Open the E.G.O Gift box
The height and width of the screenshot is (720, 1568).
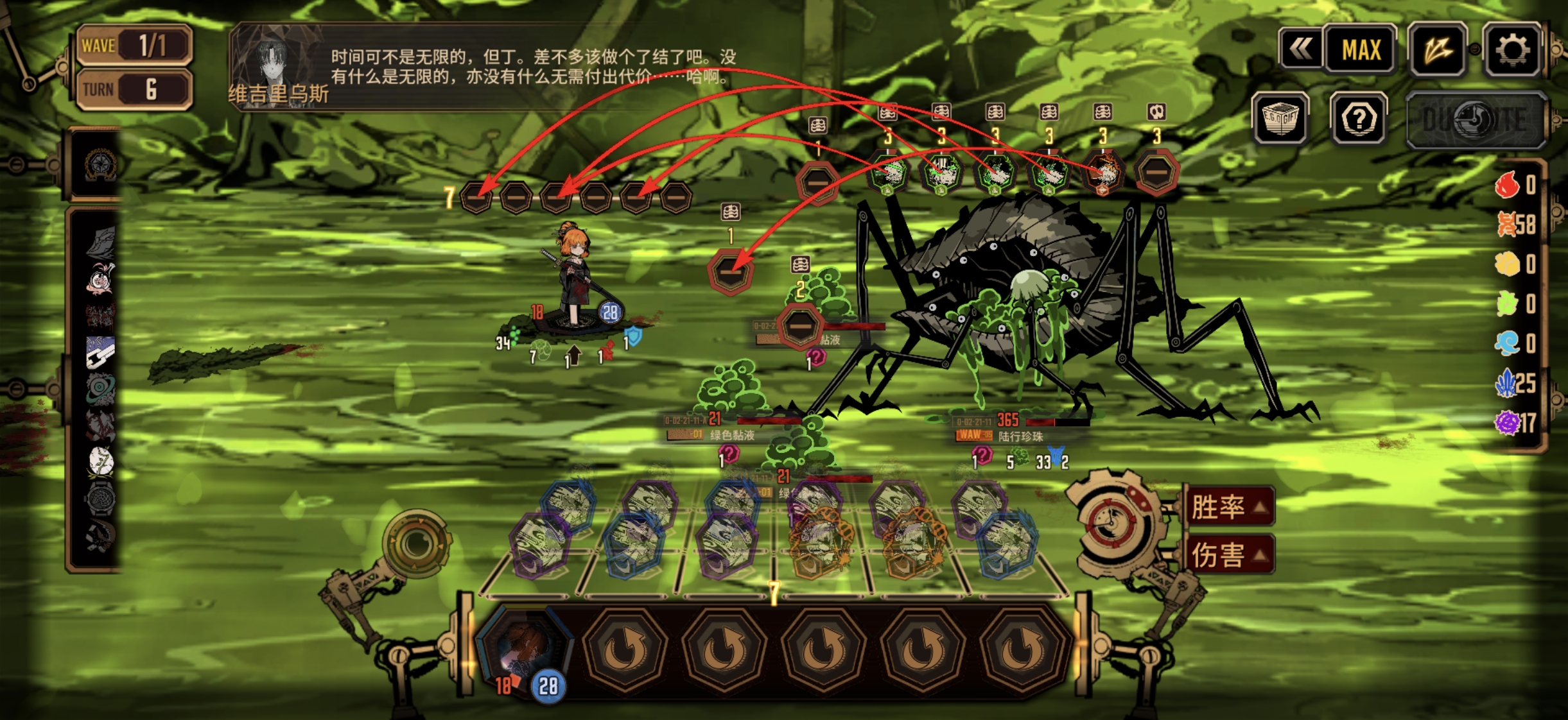[x=1281, y=118]
